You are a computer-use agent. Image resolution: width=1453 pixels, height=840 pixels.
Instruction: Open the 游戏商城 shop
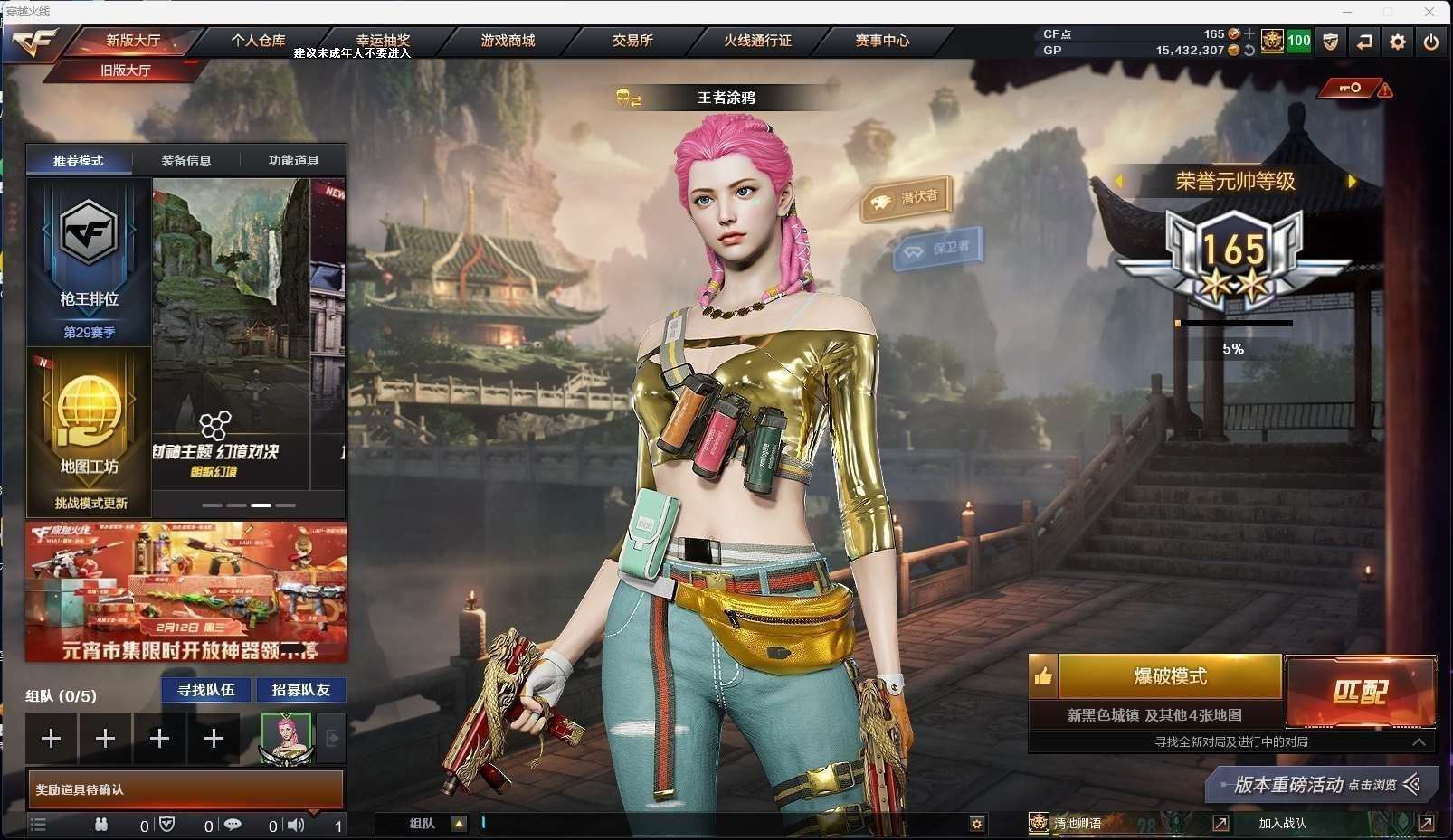(x=508, y=41)
